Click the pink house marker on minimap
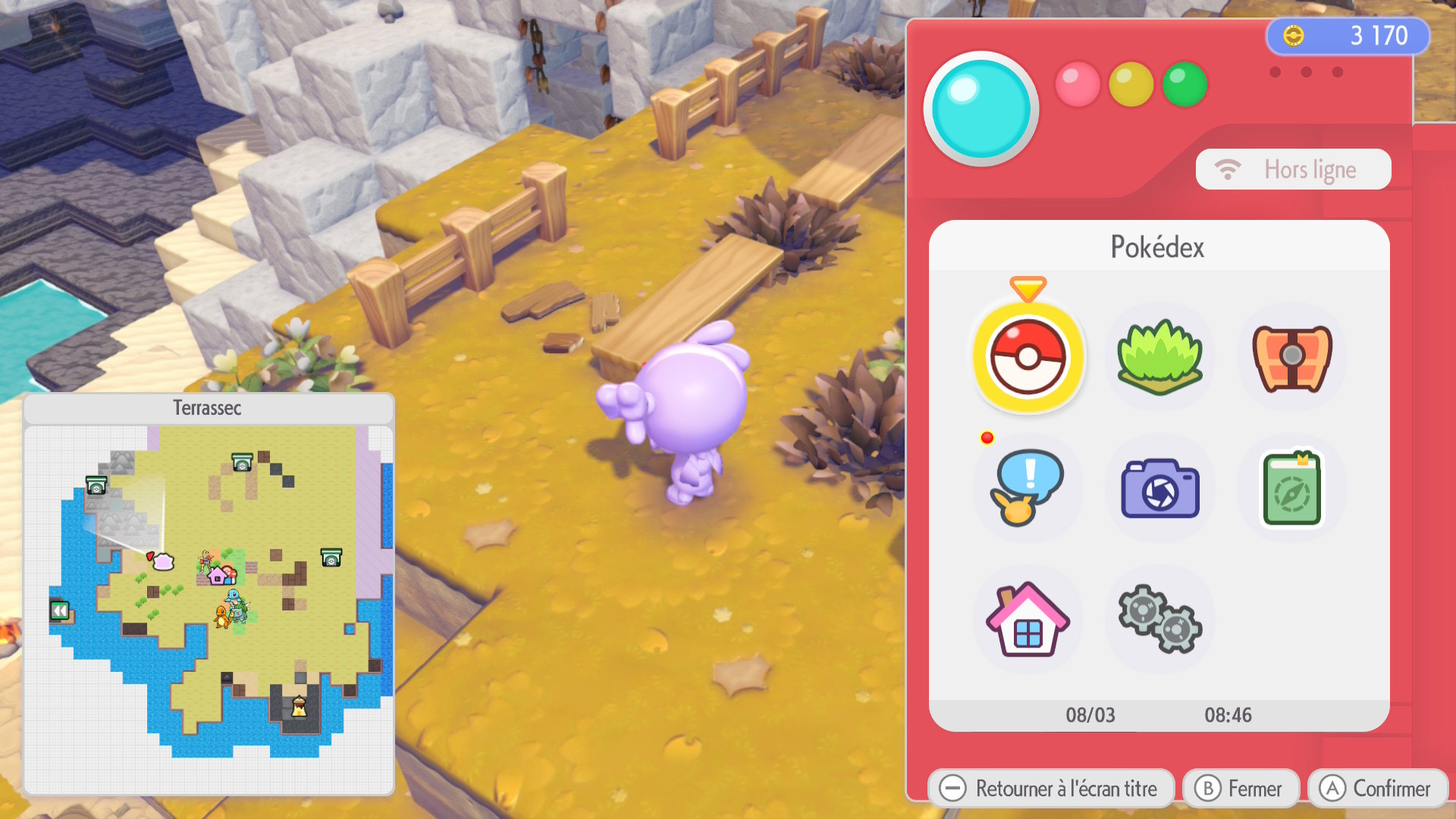Image resolution: width=1456 pixels, height=819 pixels. pos(218,576)
